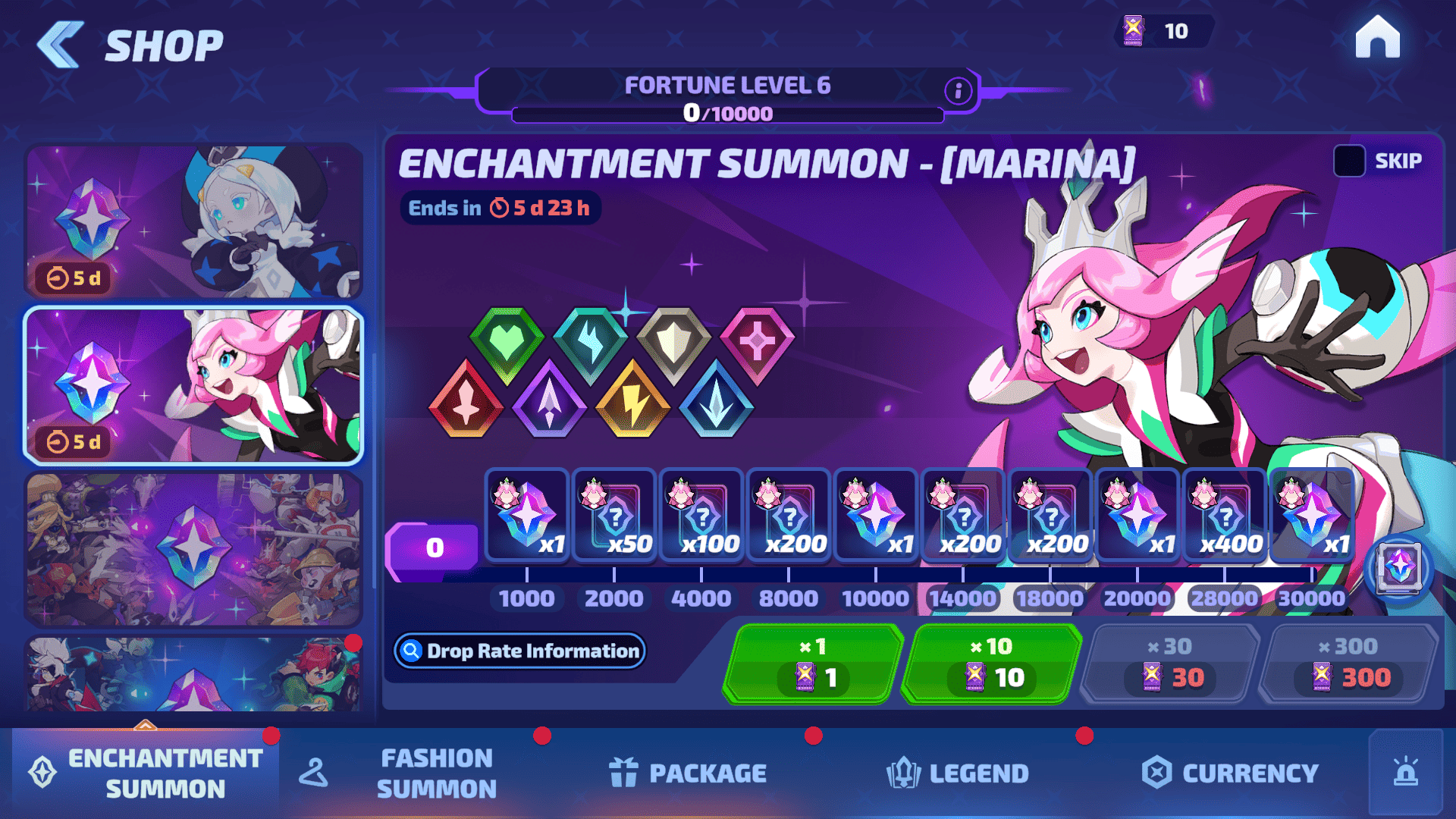Choose the x30 summon option
This screenshot has height=819, width=1456.
point(1171,664)
